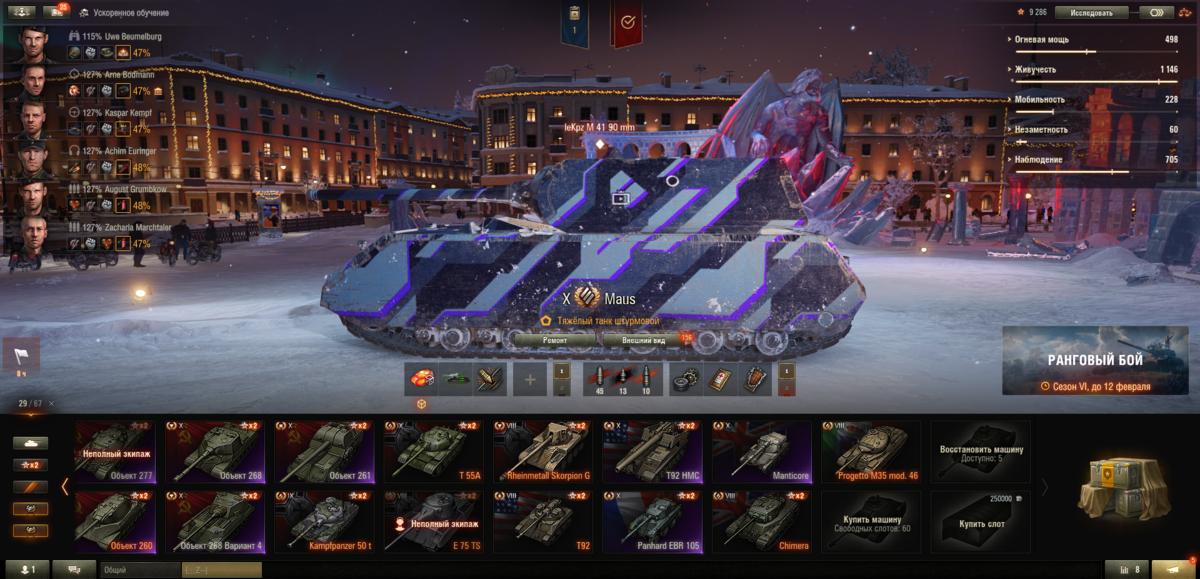Viewport: 1200px width, 579px height.
Task: Toggle the x2 bonus carousel filter
Action: click(30, 465)
